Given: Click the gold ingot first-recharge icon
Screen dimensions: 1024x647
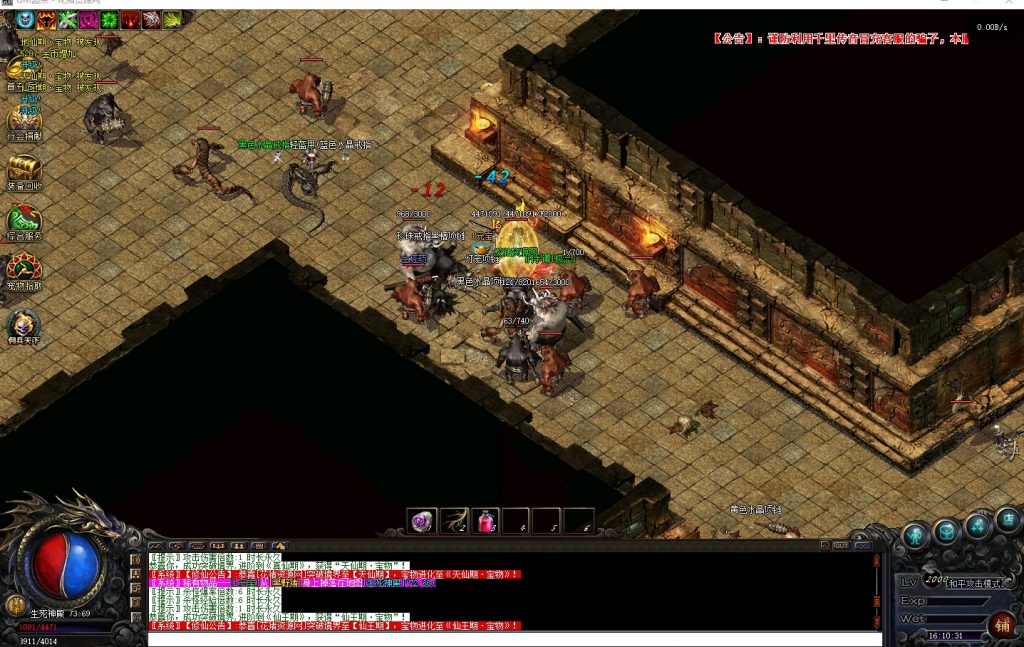Looking at the screenshot, I should (20, 70).
